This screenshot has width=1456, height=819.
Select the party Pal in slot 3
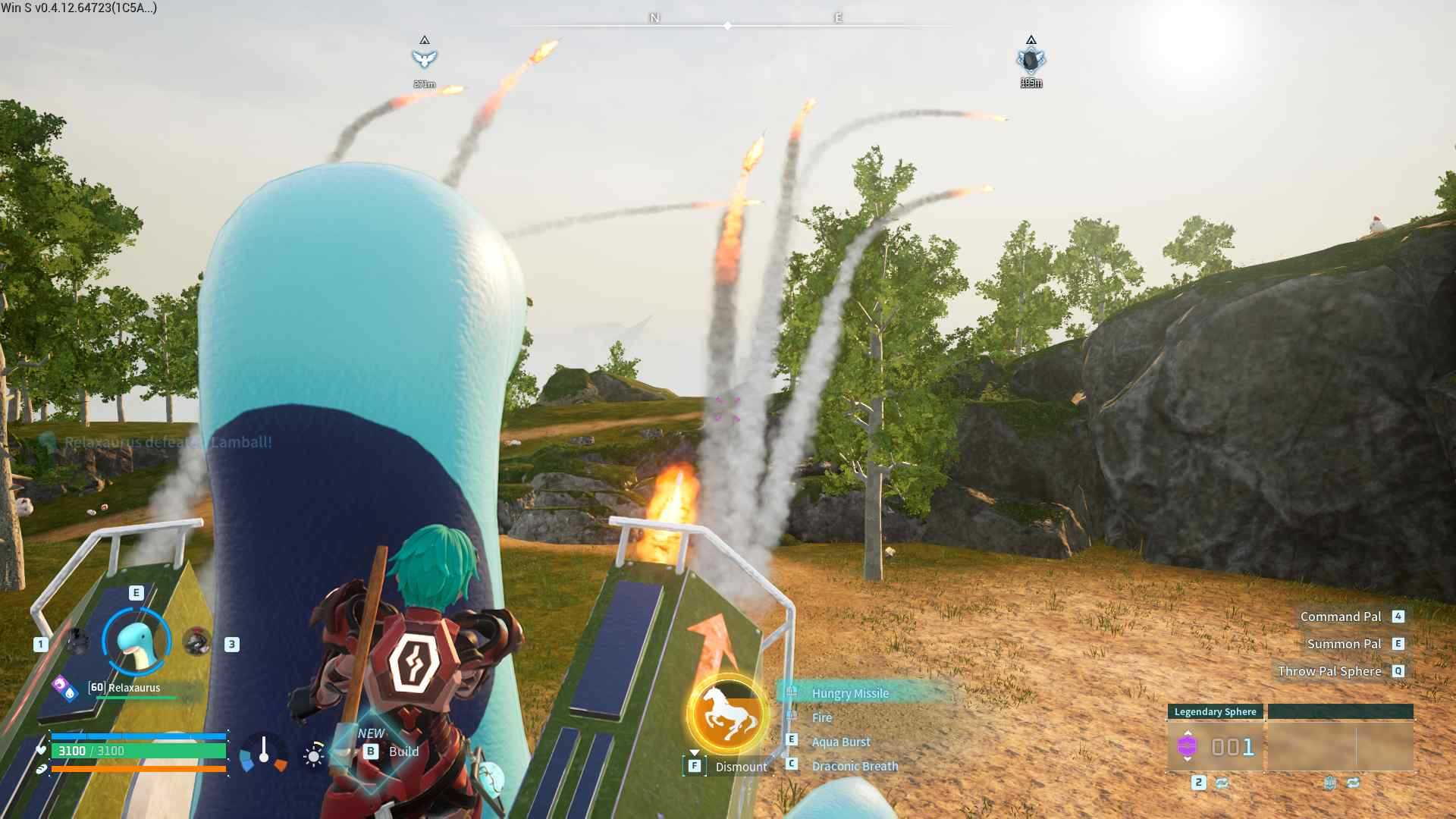pyautogui.click(x=196, y=642)
